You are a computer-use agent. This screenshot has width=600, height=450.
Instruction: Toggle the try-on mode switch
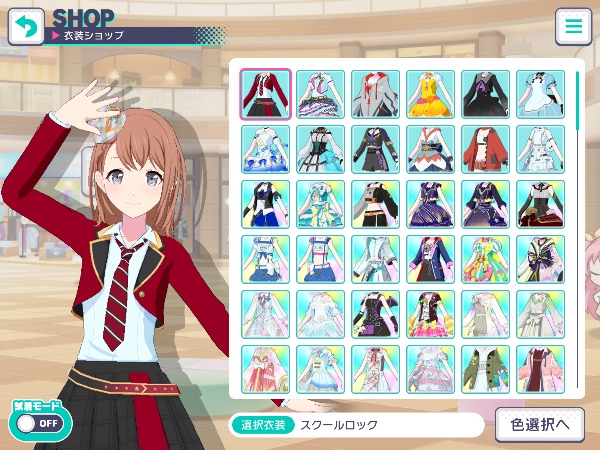click(40, 423)
